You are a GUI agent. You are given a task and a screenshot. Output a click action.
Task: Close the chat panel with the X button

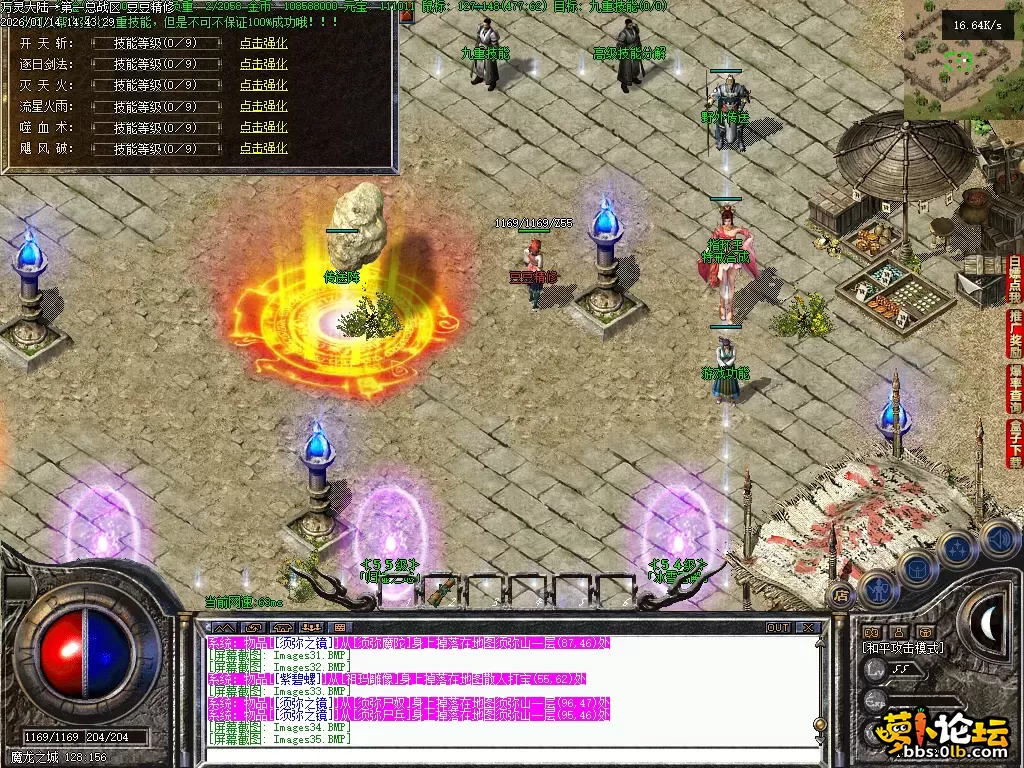[808, 628]
